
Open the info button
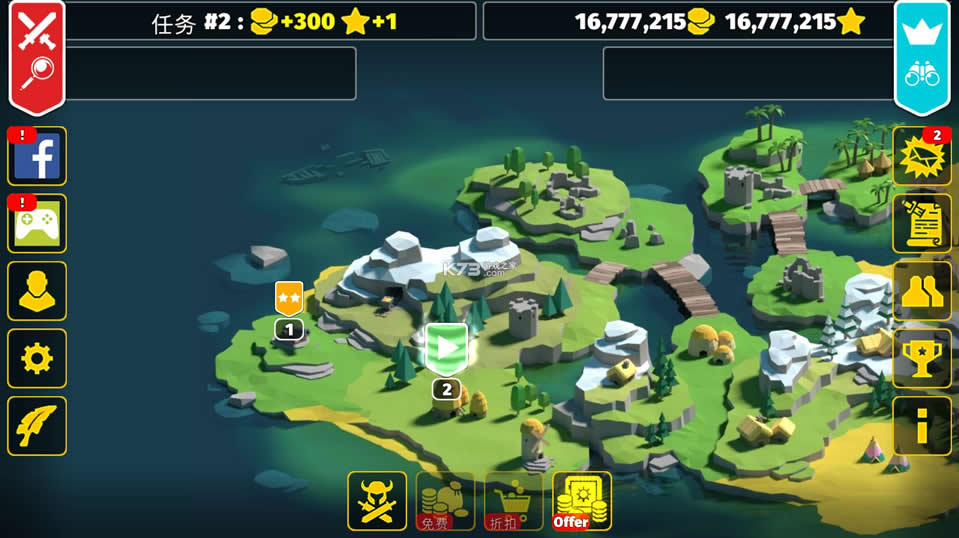coord(921,426)
